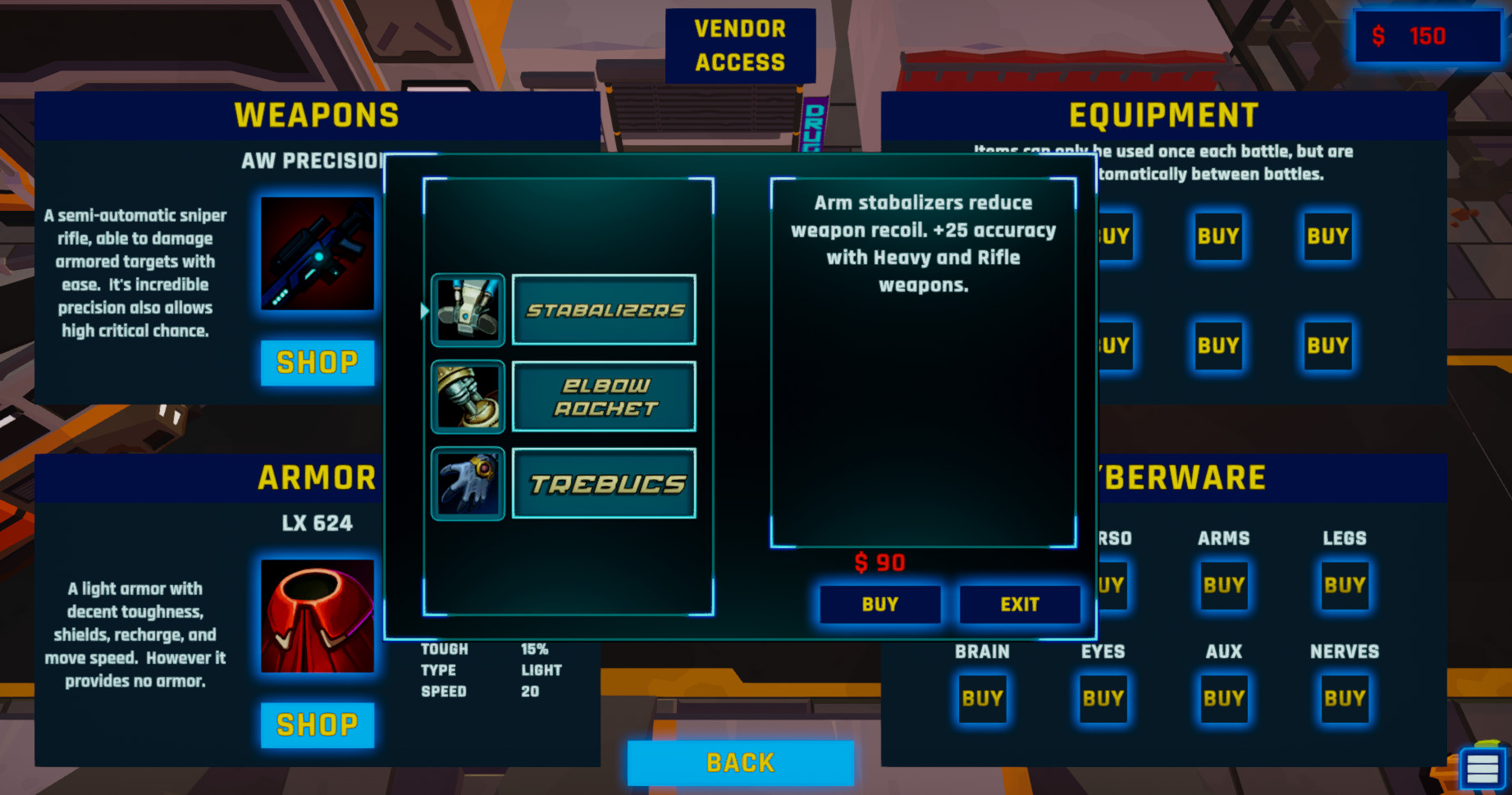Buy the ARMS cyberware
The width and height of the screenshot is (1512, 795).
click(x=1222, y=586)
